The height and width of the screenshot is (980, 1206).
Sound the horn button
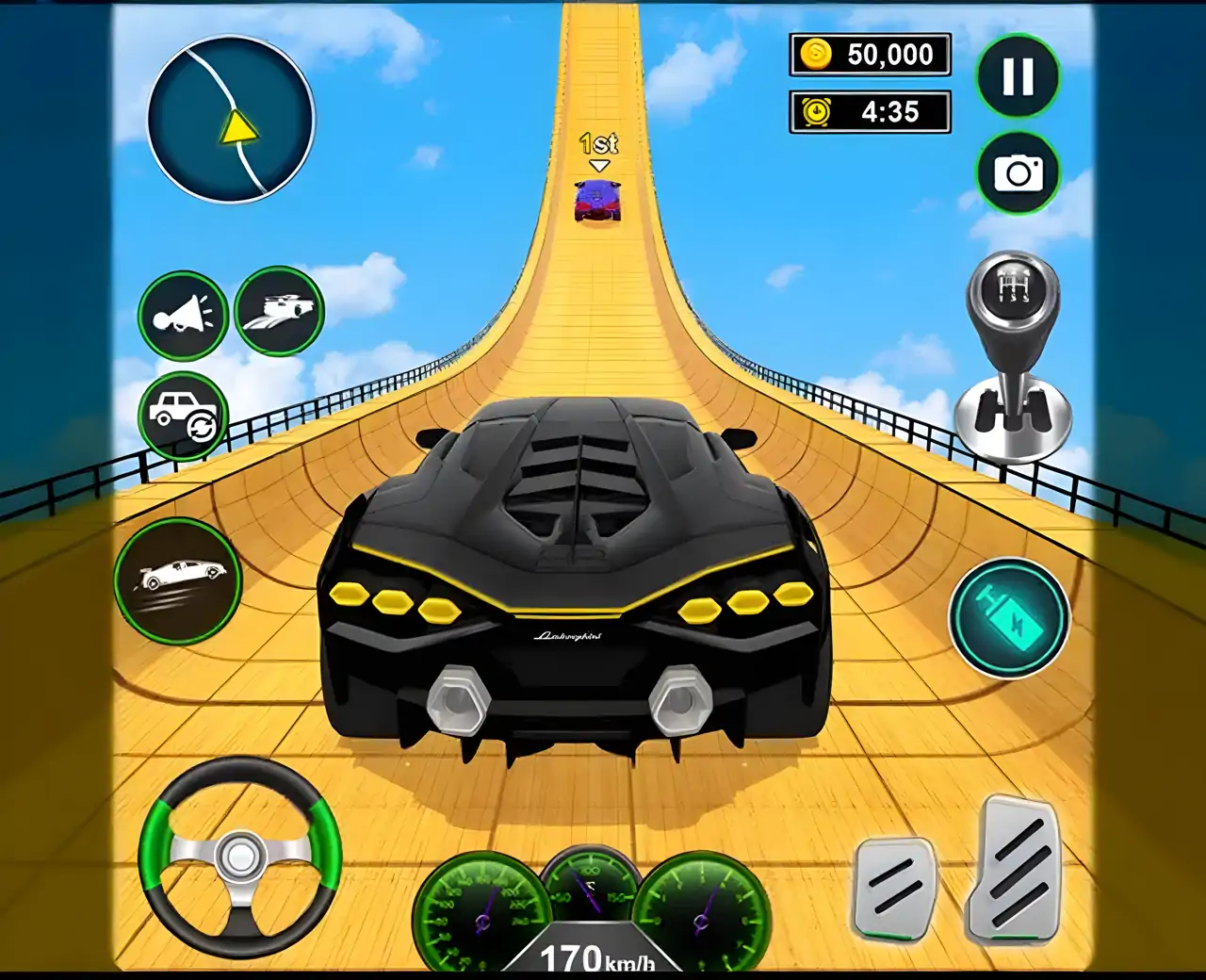coord(183,315)
